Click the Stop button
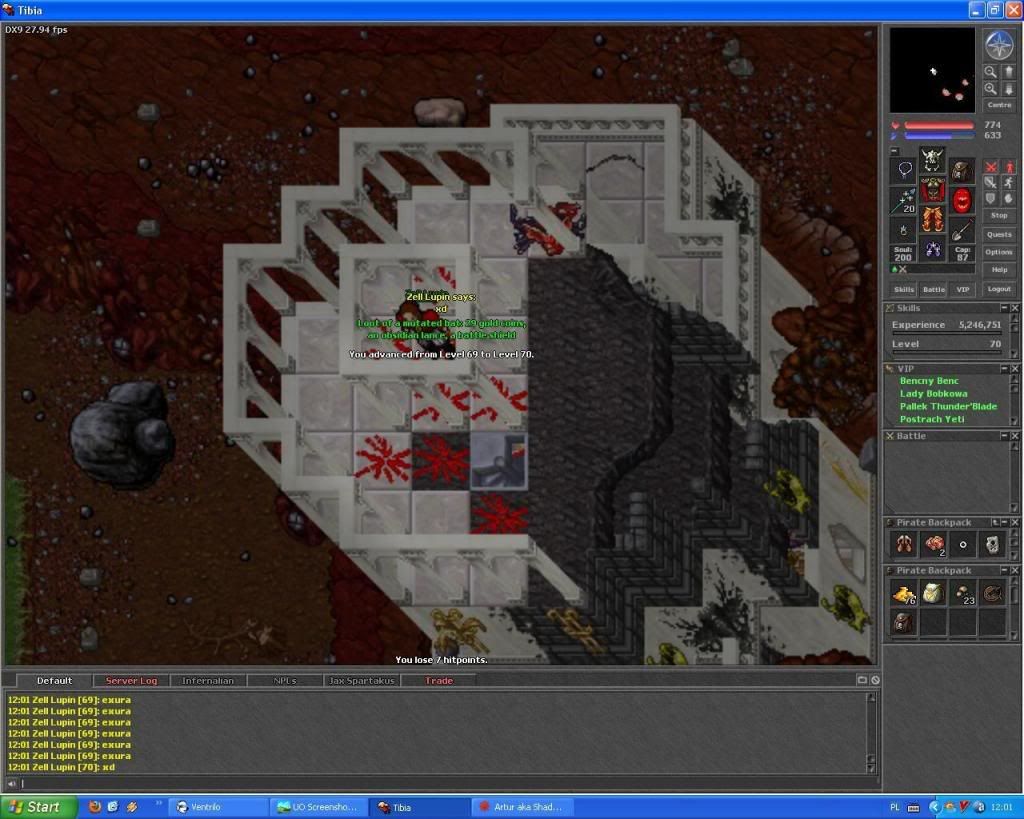Viewport: 1024px width, 819px height. coord(999,215)
